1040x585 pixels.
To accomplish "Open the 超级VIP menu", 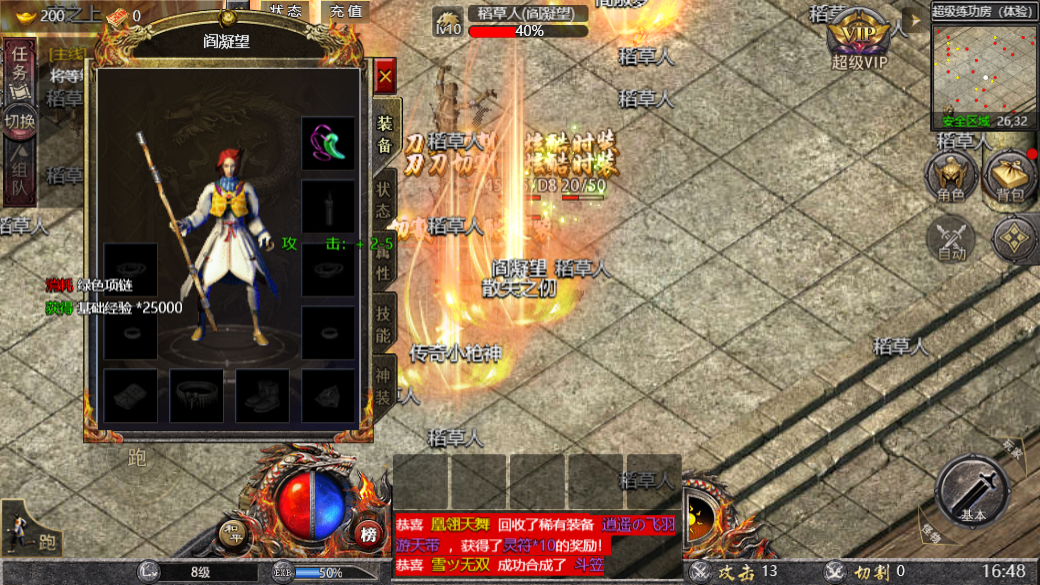I will 859,42.
